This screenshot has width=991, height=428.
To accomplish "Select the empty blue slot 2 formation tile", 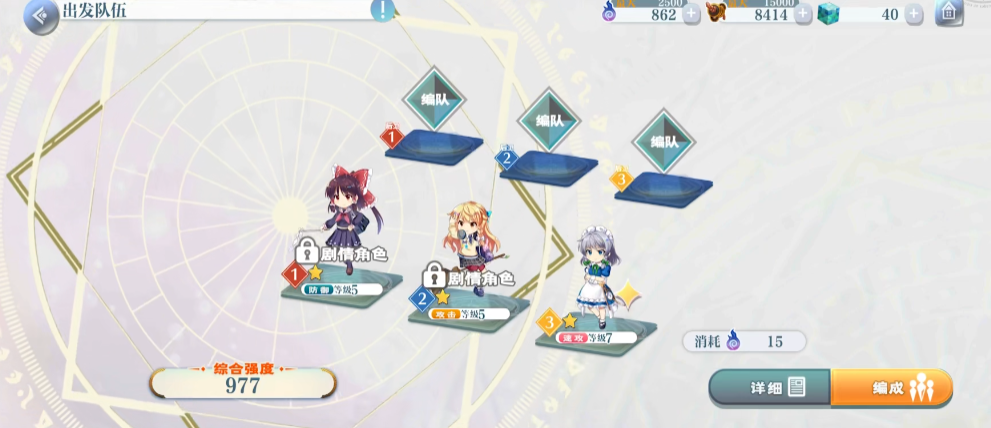I will 549,163.
